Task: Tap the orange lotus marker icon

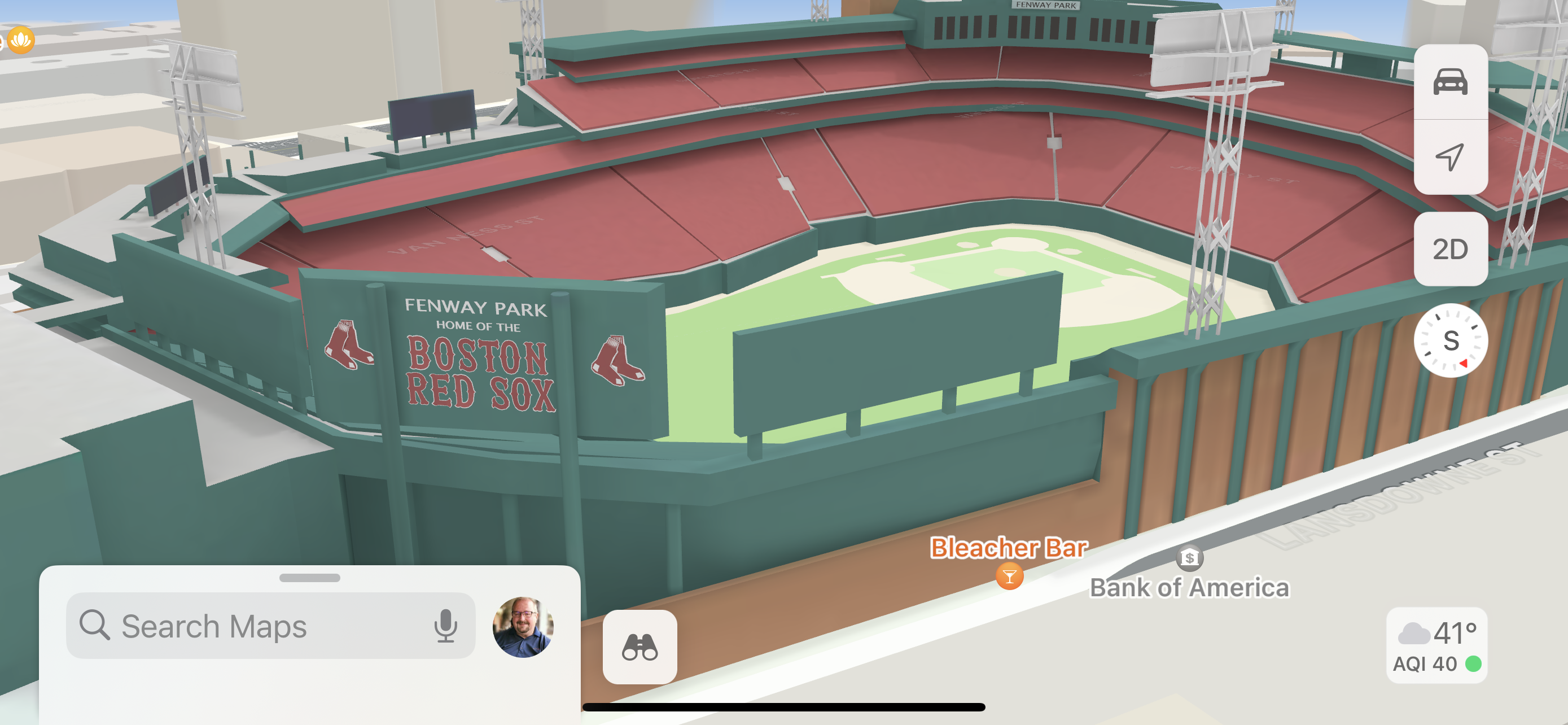Action: 21,40
